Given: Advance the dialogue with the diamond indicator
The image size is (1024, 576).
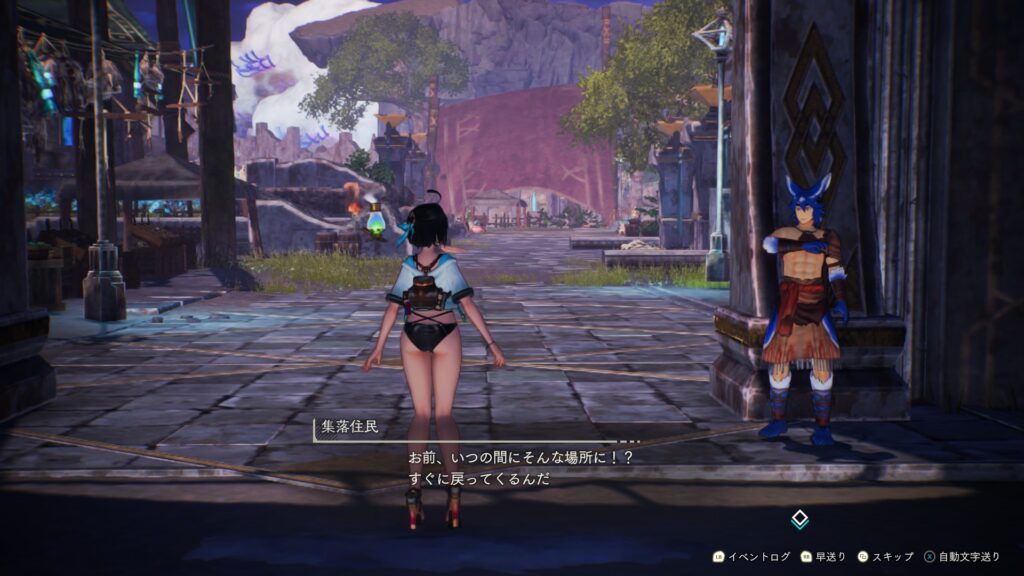Looking at the screenshot, I should click(799, 519).
